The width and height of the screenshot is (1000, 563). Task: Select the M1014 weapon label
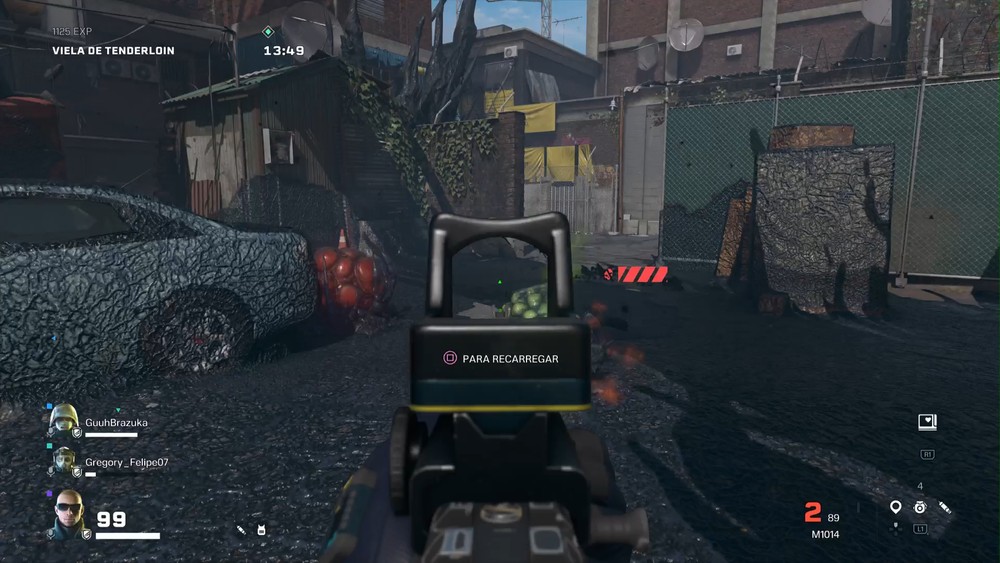pyautogui.click(x=825, y=534)
